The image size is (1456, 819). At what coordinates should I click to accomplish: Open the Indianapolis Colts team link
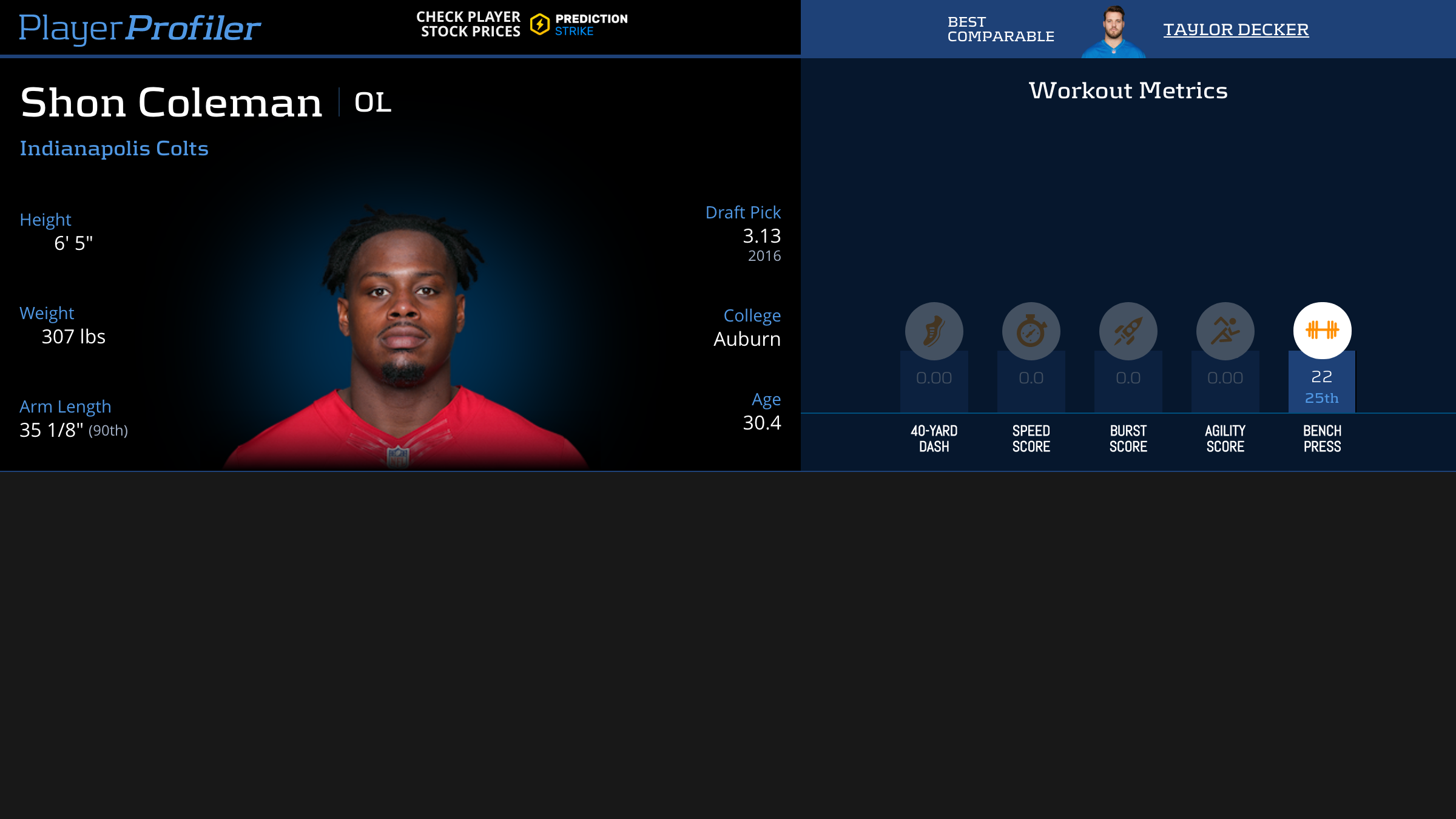[114, 149]
